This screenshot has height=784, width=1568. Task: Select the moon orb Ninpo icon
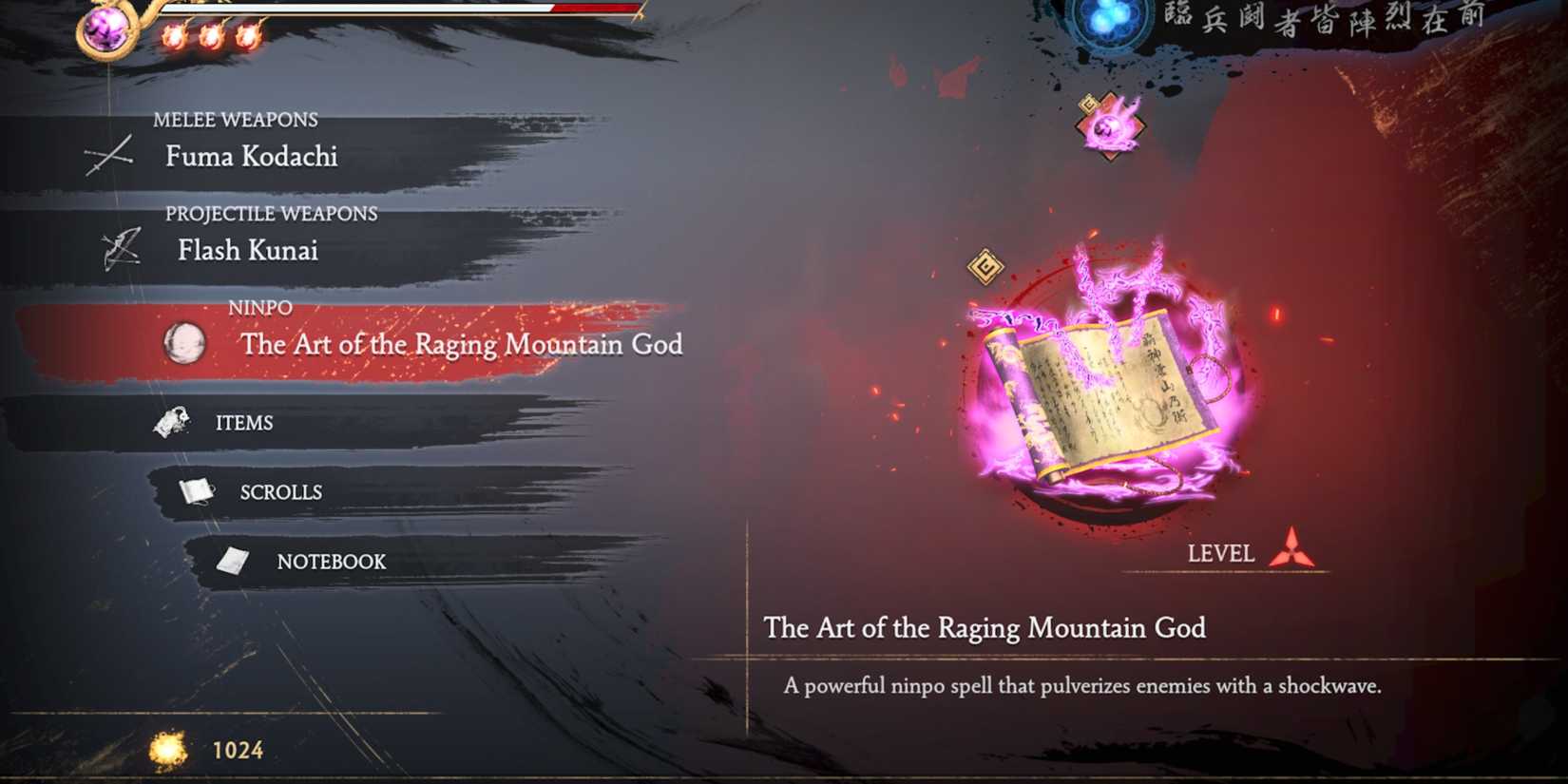pos(183,346)
